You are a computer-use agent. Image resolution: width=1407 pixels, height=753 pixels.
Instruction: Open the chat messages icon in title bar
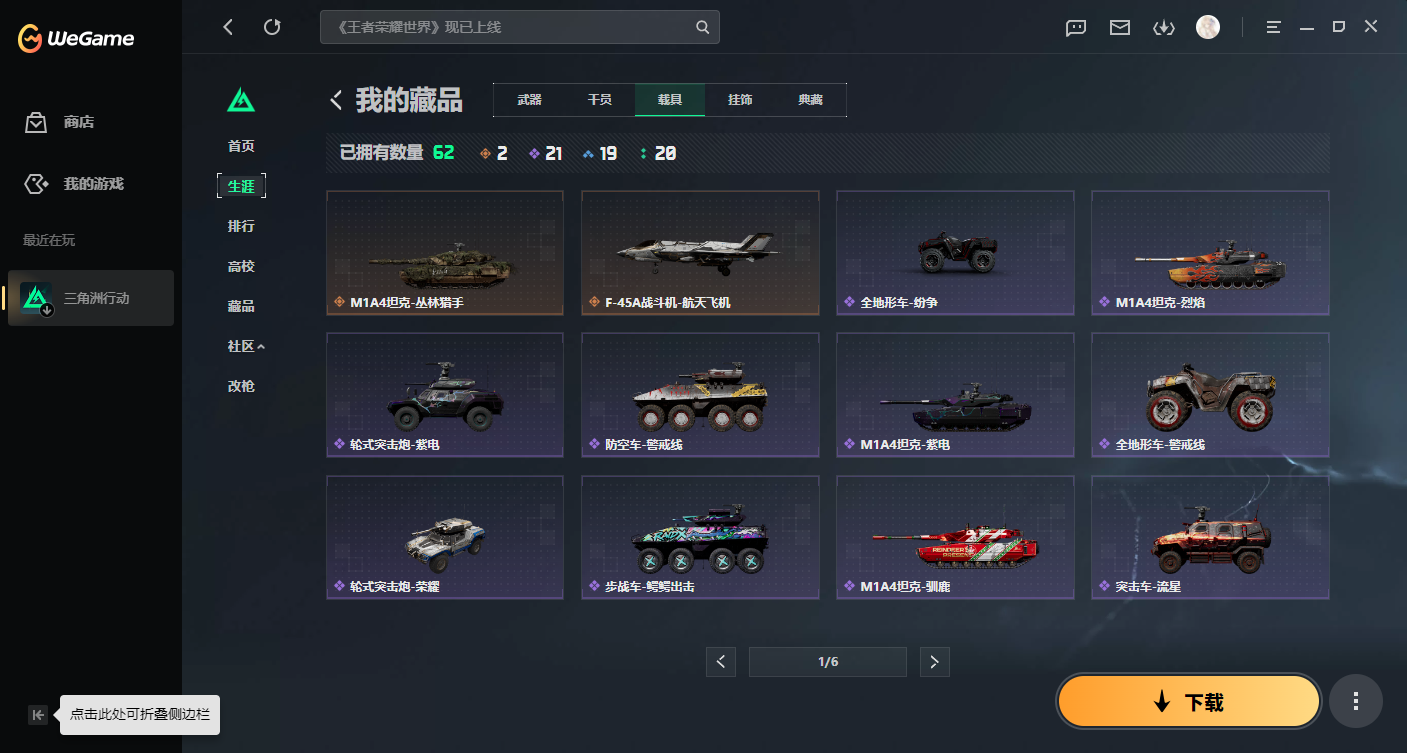click(1075, 28)
